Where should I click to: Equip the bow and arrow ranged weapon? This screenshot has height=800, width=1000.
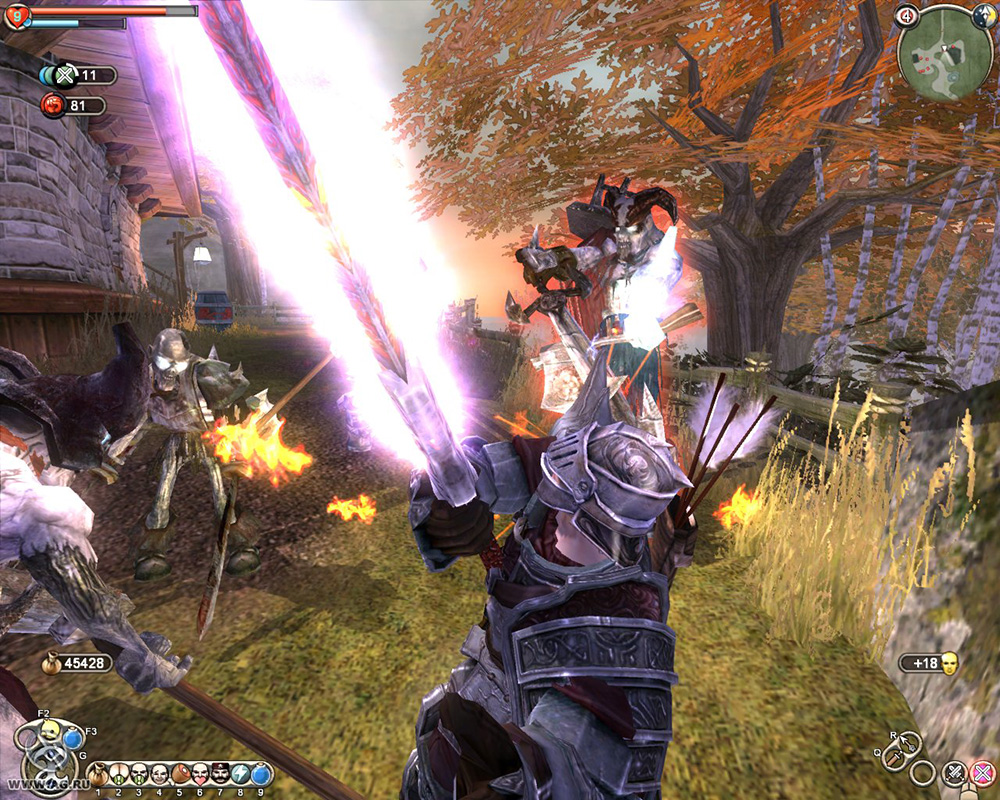[910, 743]
